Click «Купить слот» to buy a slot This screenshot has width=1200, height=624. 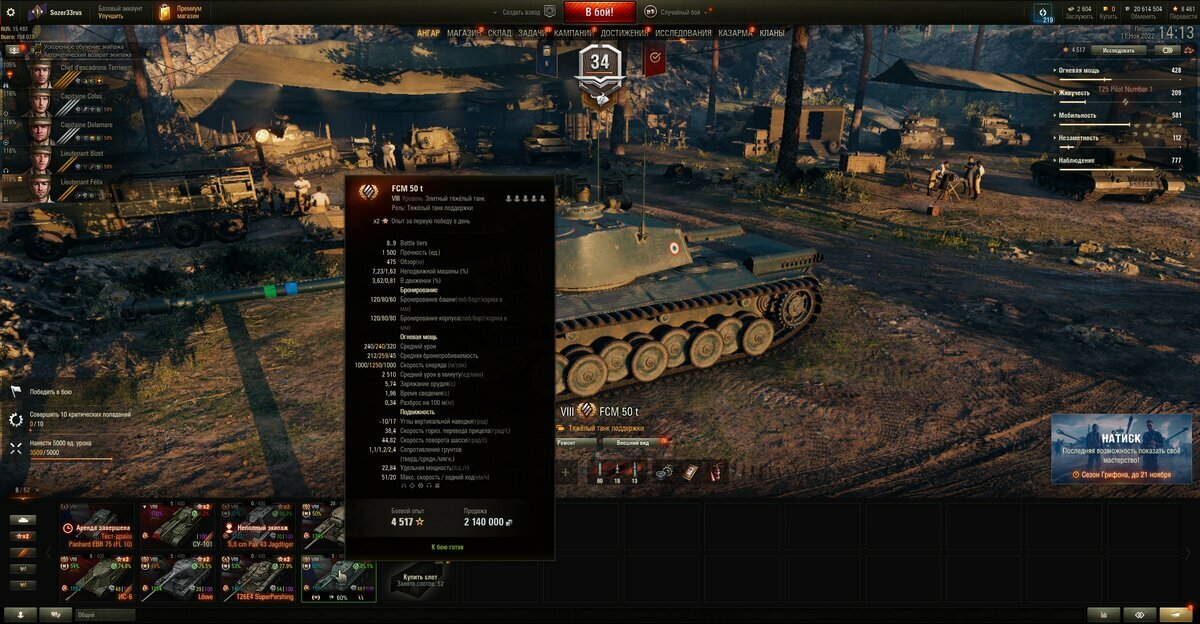420,578
